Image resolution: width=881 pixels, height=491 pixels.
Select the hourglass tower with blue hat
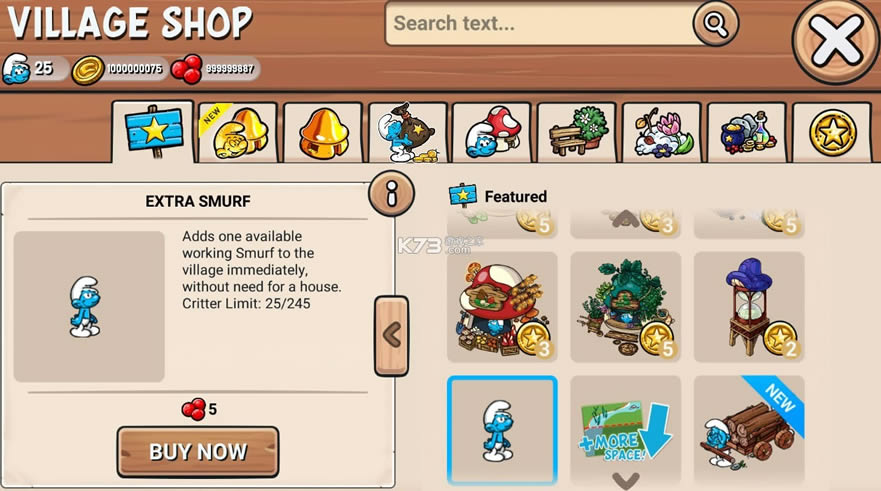(748, 306)
